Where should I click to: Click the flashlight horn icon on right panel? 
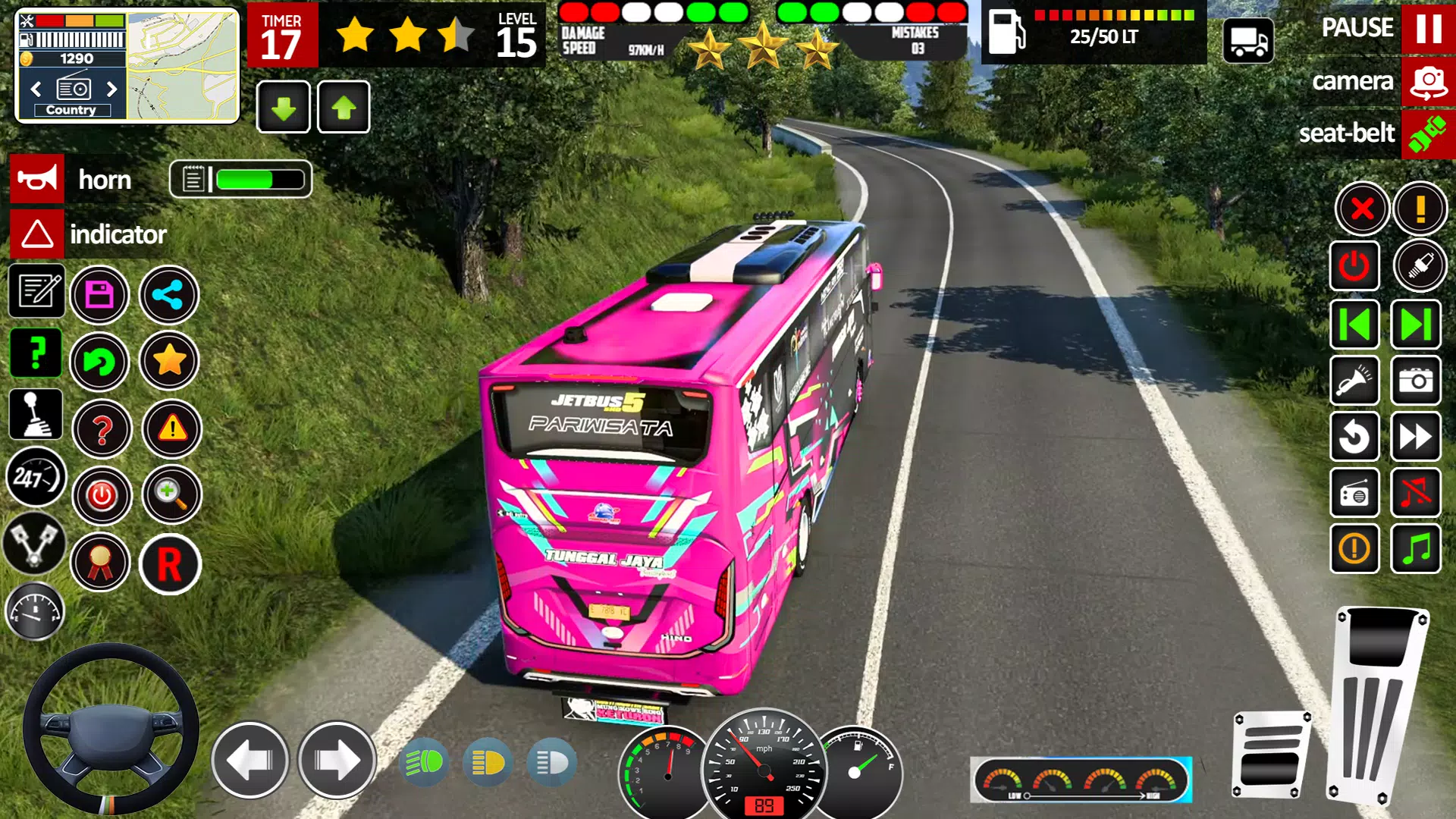point(1355,380)
